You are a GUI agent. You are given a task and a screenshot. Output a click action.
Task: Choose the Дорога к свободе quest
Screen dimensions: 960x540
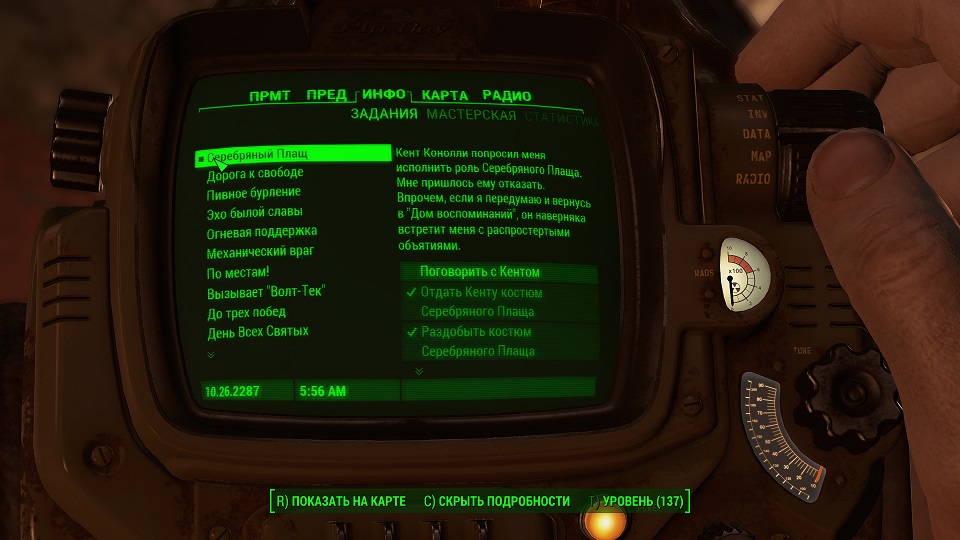point(255,173)
